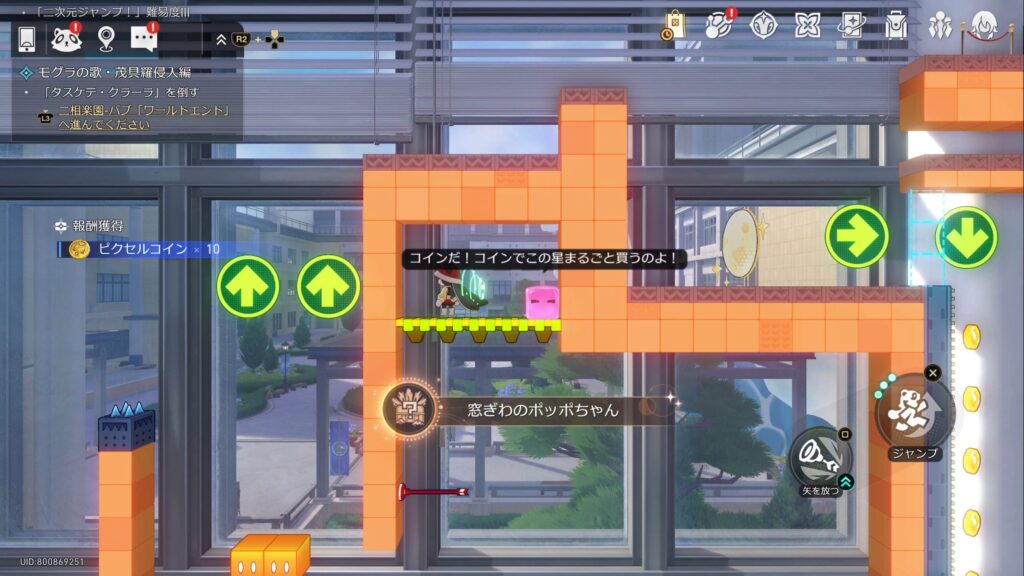Open the orbit icon with red alert
The width and height of the screenshot is (1024, 576).
(719, 25)
